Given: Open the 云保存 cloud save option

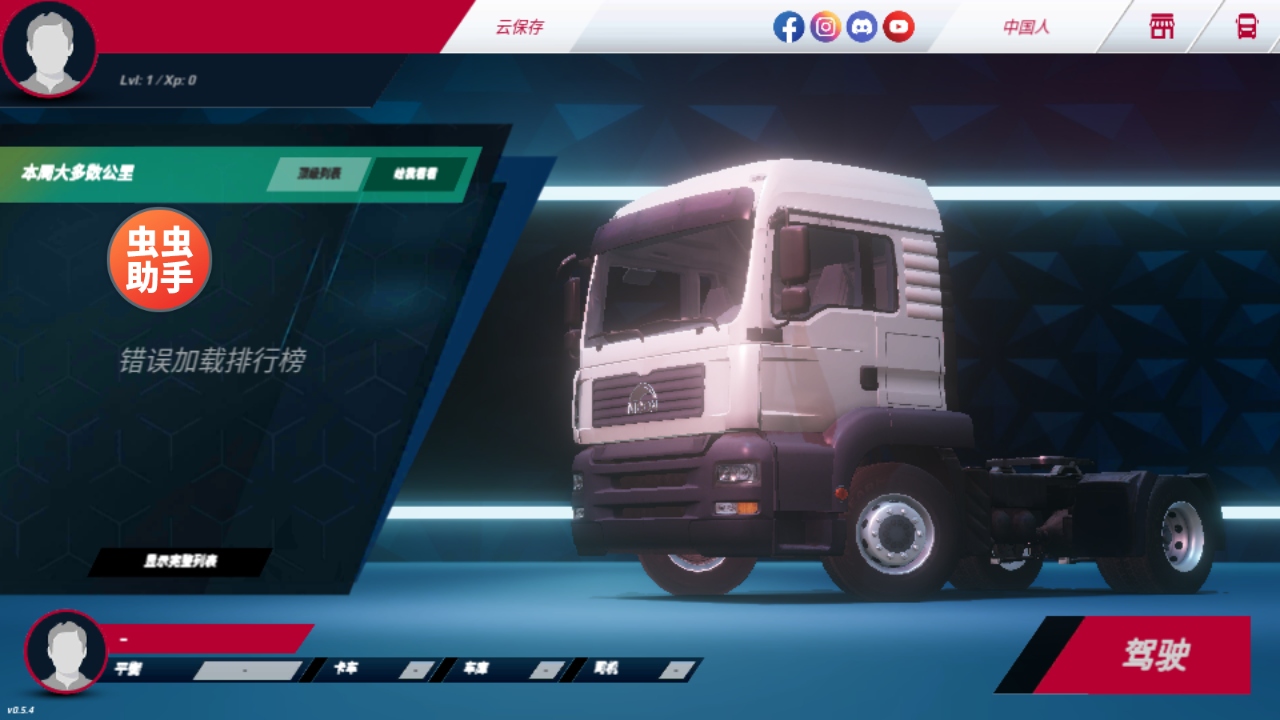Looking at the screenshot, I should pos(519,27).
